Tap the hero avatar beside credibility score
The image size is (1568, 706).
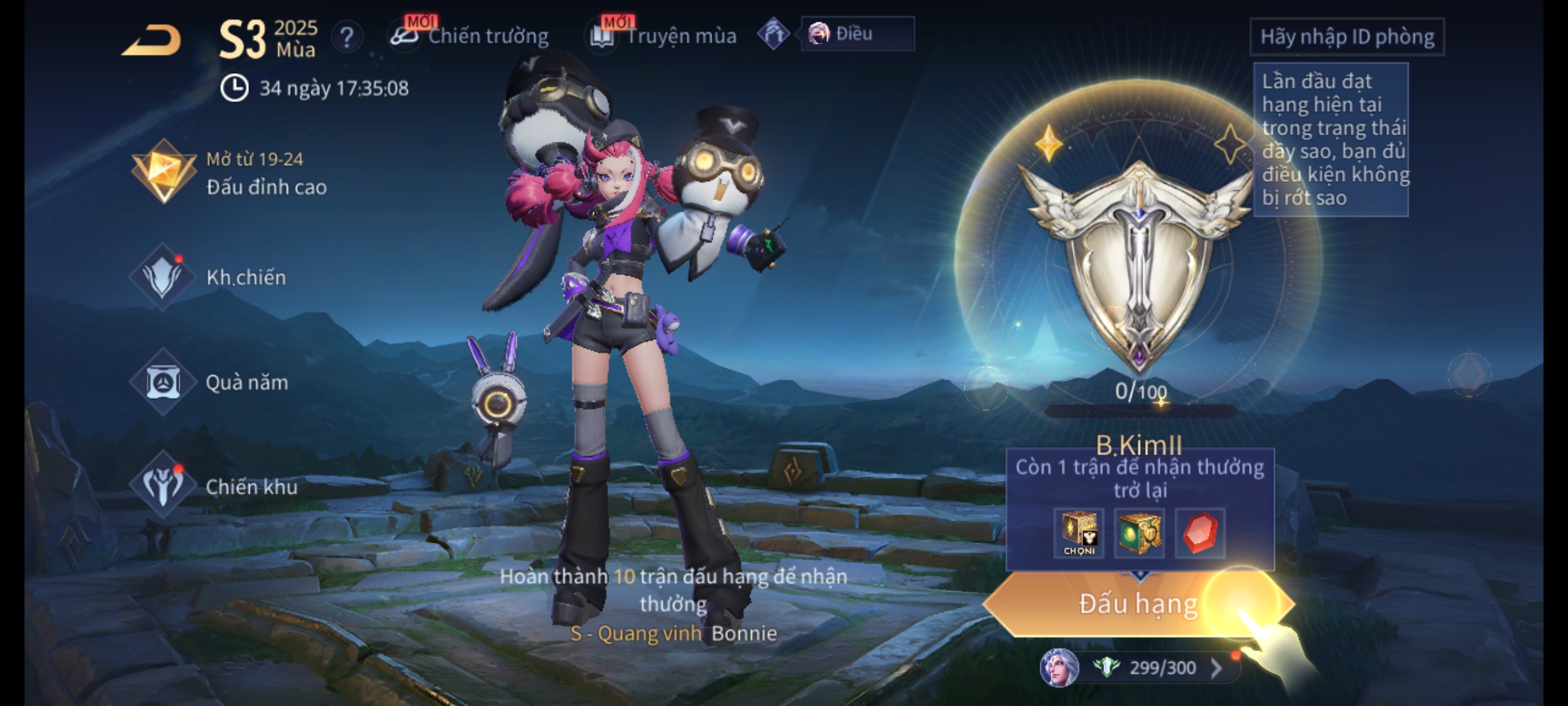[1059, 668]
